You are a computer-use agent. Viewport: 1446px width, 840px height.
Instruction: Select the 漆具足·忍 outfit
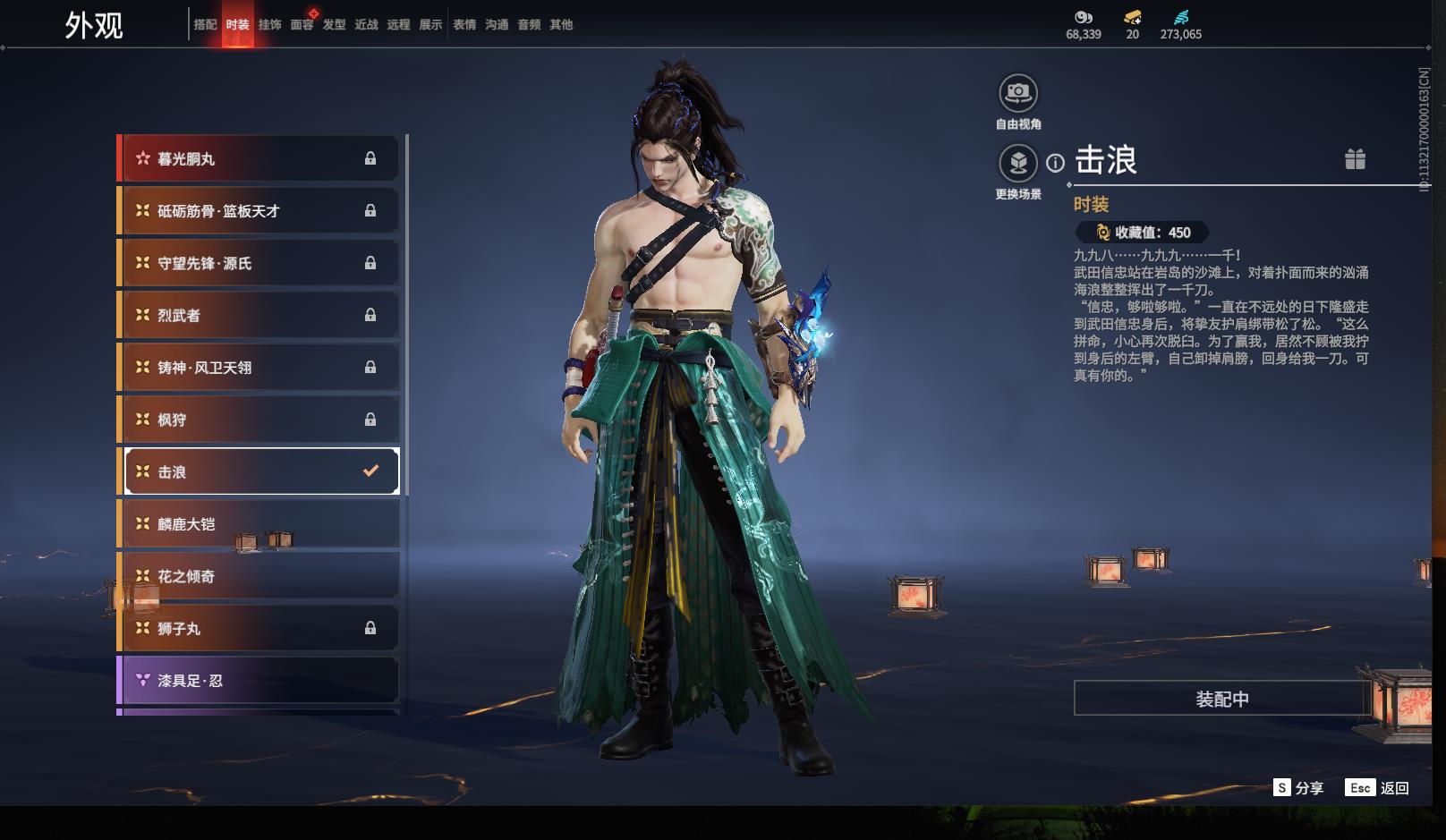(259, 681)
